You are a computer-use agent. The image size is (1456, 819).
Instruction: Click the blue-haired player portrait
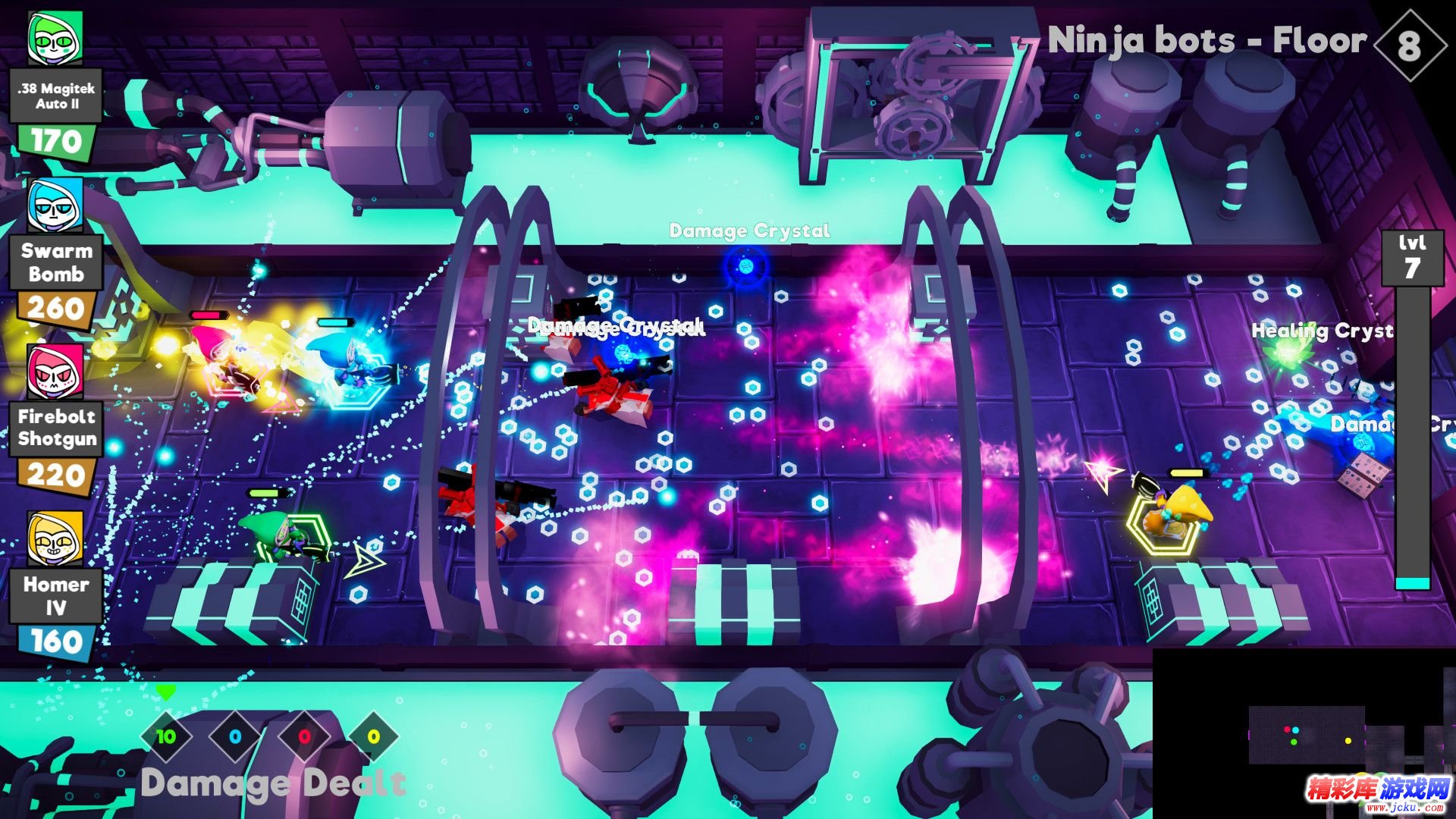(55, 206)
